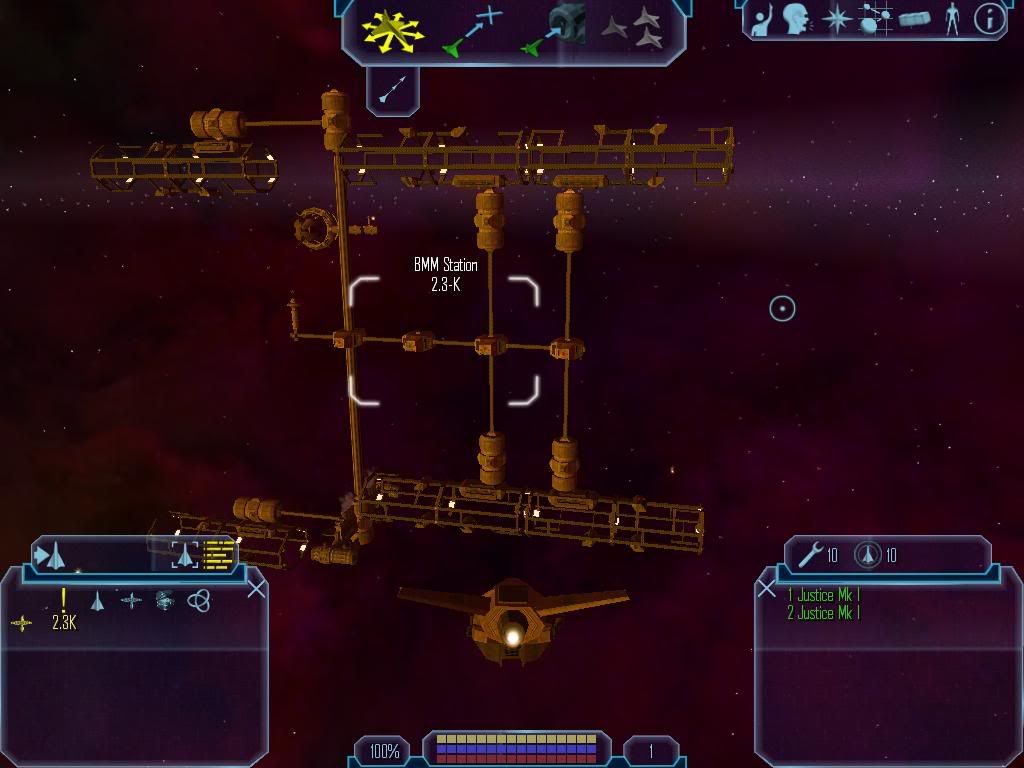1024x768 pixels.
Task: Close the left target list panel
Action: [x=256, y=589]
